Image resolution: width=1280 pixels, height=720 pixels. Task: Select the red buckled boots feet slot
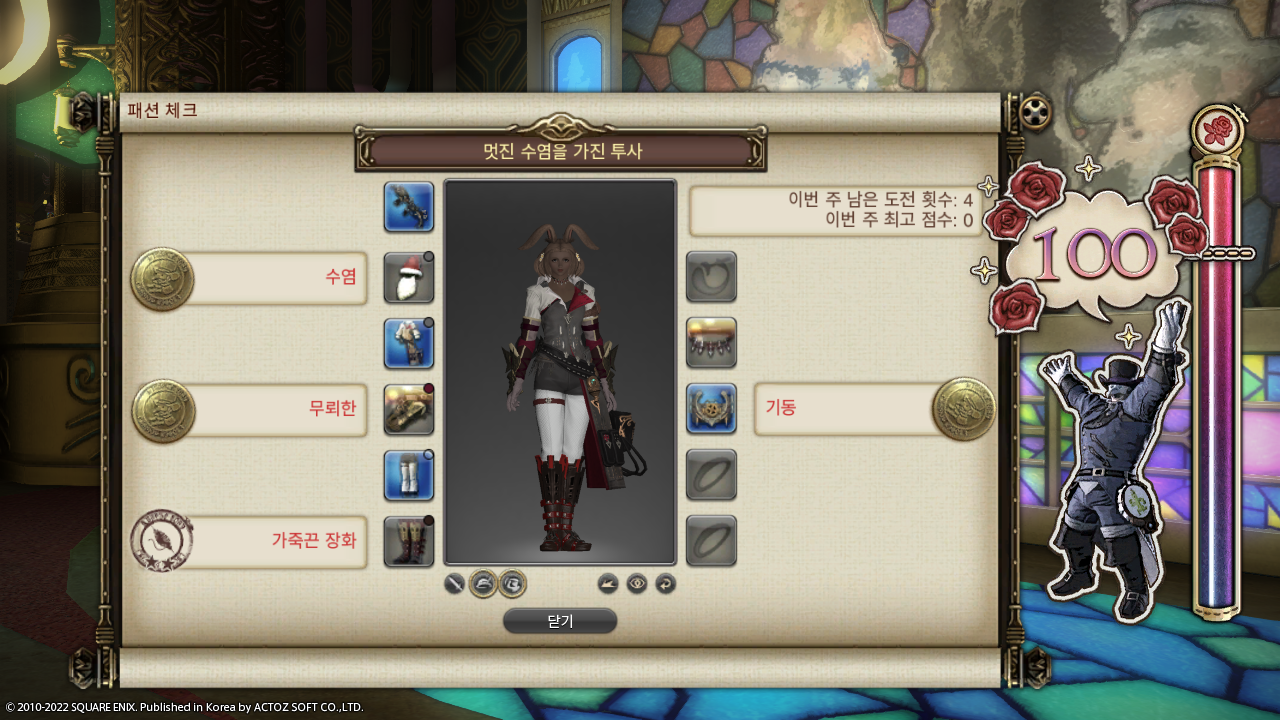click(409, 541)
